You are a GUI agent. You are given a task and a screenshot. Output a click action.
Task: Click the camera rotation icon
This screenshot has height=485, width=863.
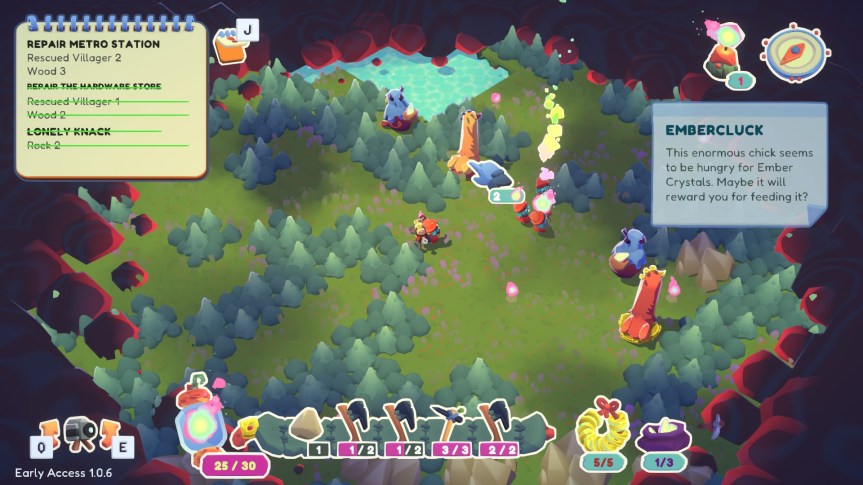[77, 433]
